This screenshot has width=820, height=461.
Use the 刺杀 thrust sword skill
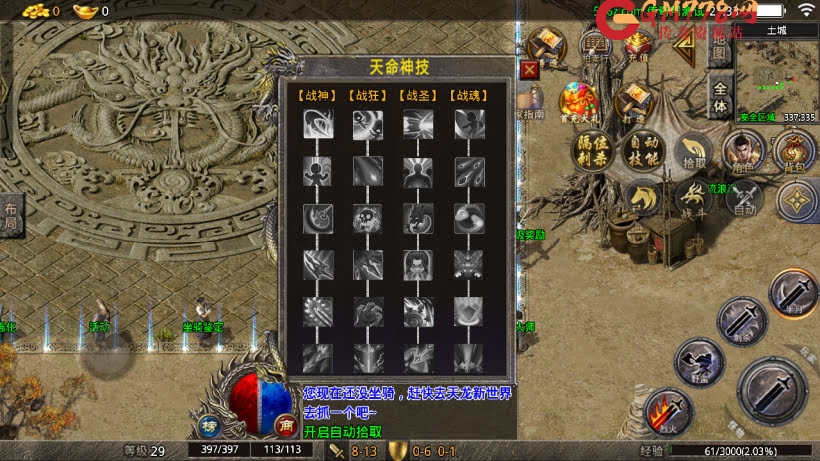tap(742, 321)
